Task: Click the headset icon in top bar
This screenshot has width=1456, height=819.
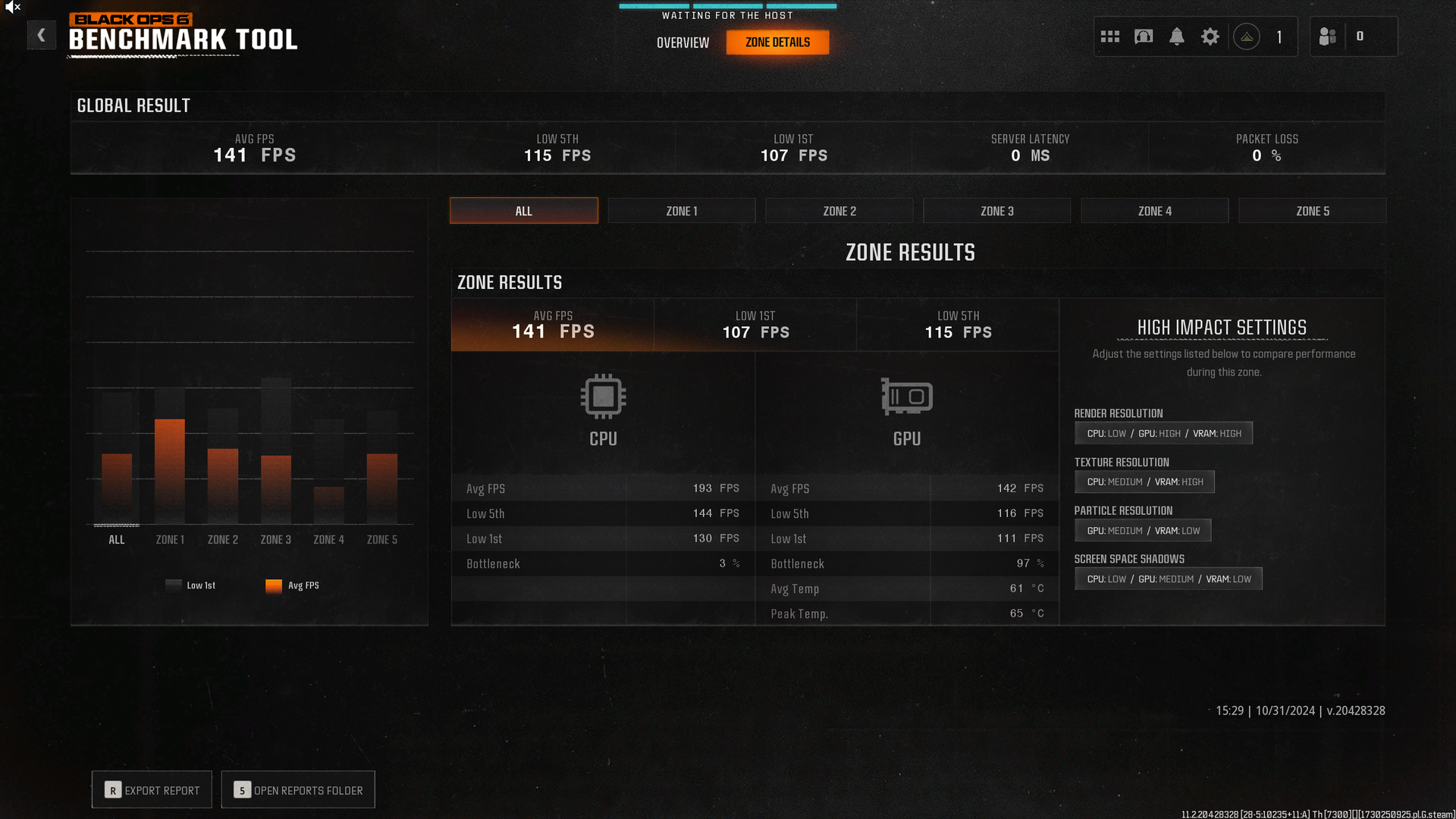Action: click(1144, 36)
